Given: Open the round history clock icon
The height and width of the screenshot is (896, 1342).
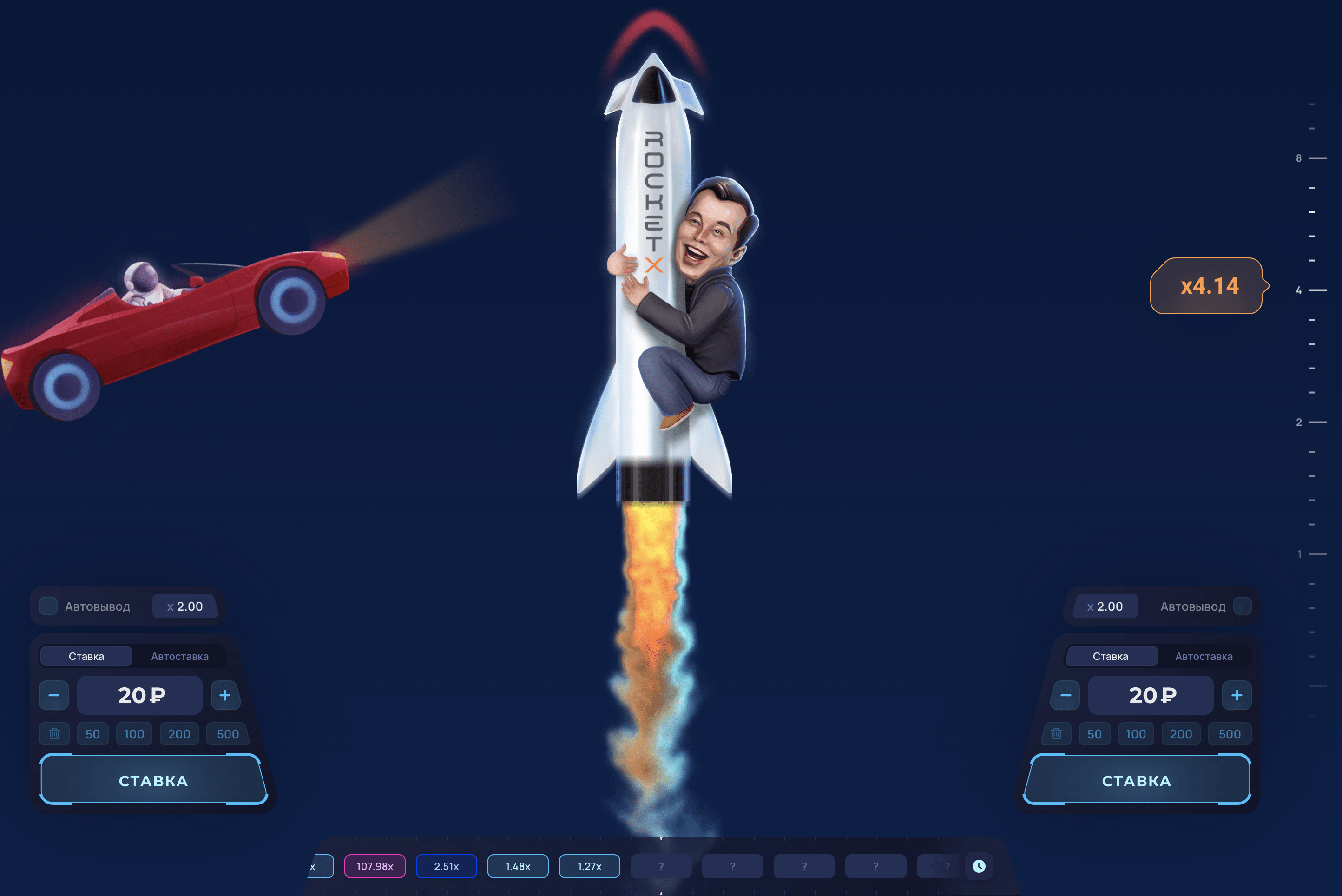Looking at the screenshot, I should pos(979,866).
